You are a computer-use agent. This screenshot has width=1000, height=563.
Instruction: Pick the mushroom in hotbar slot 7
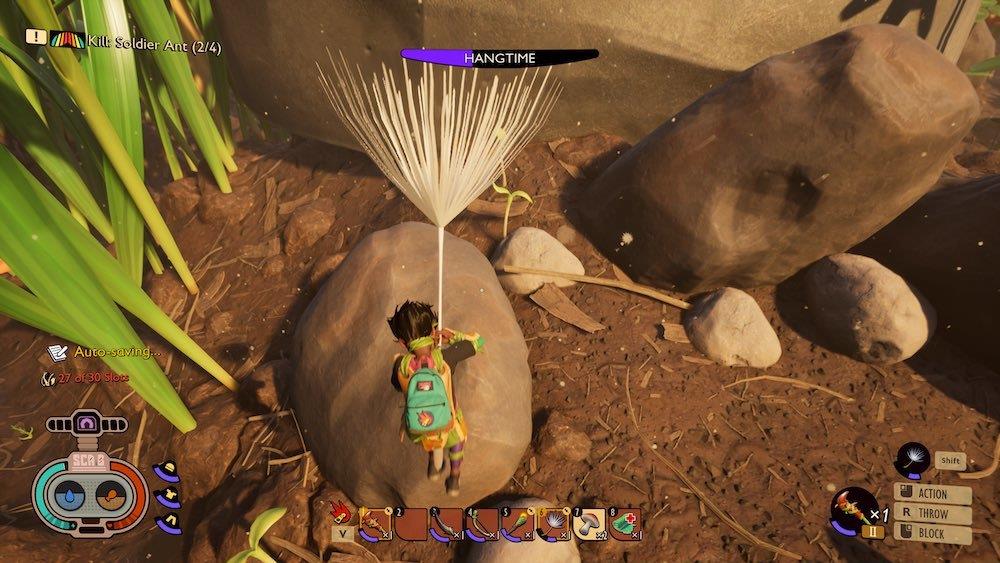click(x=589, y=522)
